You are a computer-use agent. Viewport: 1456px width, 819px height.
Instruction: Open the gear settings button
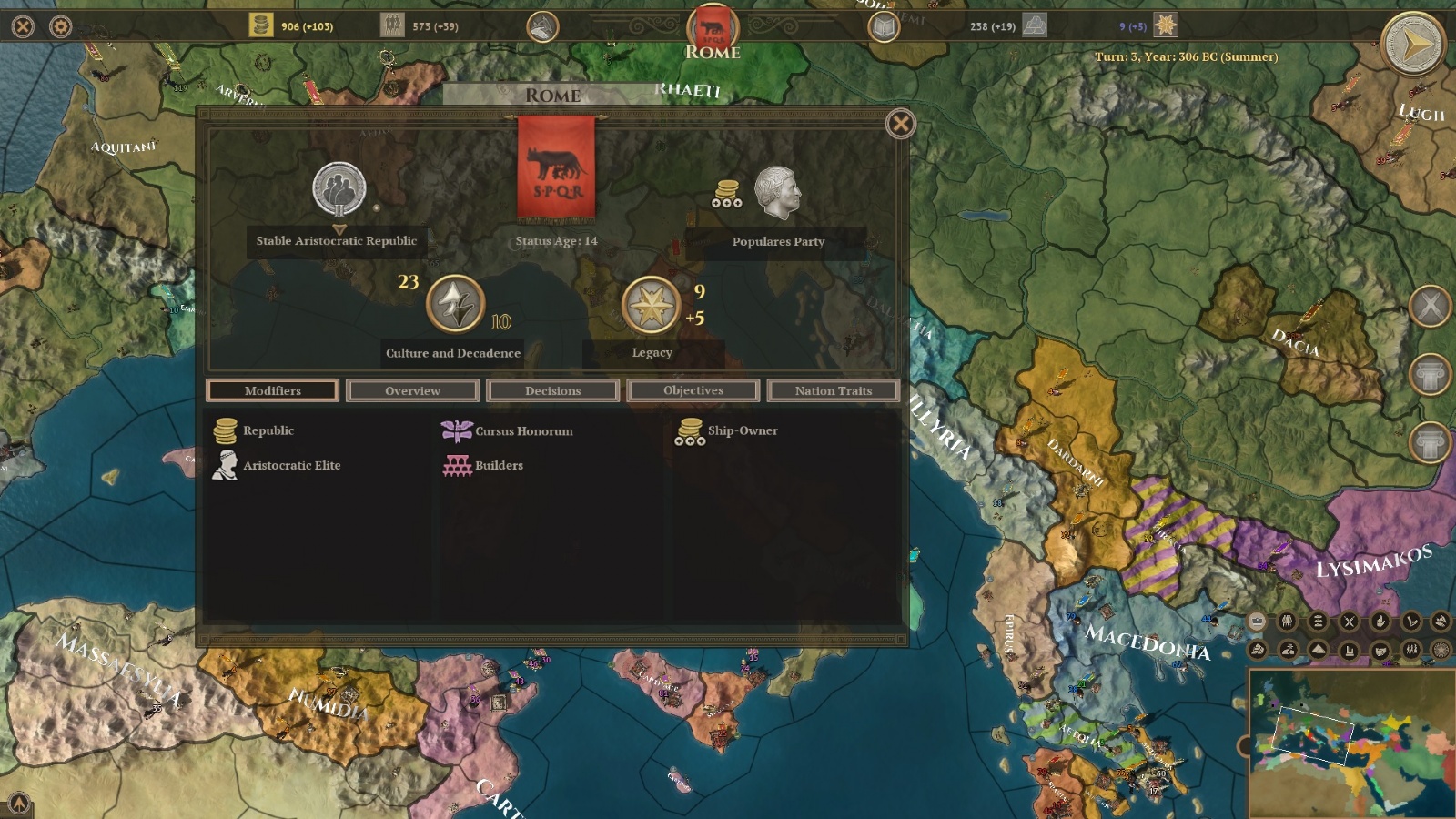[x=61, y=26]
